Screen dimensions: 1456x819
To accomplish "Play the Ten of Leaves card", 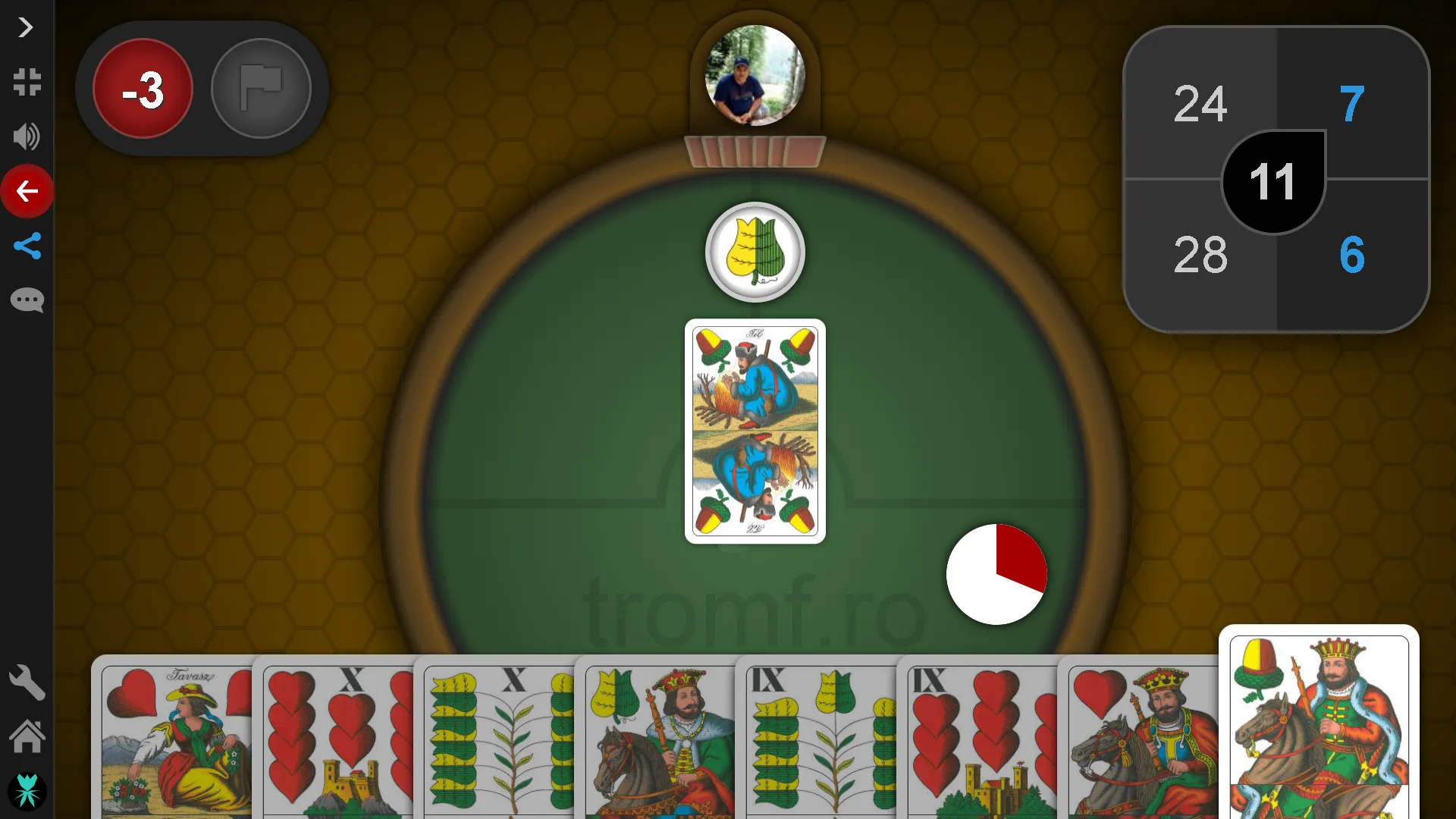I will point(497,739).
